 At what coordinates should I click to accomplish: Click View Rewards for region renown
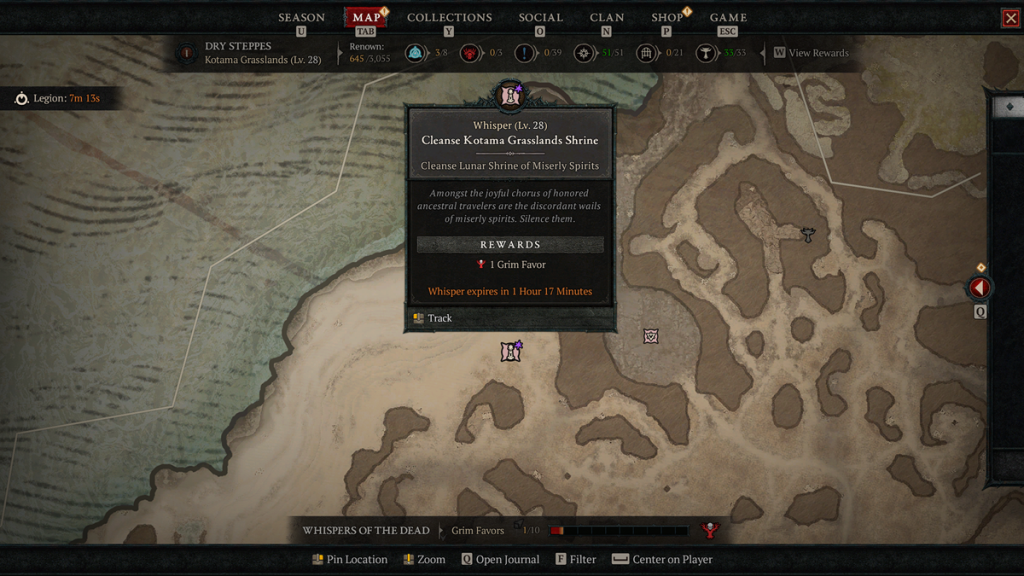[818, 53]
